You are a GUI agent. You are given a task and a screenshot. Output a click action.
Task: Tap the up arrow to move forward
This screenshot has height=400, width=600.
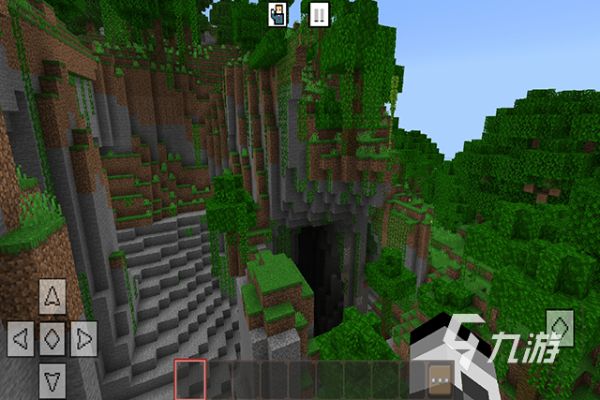pyautogui.click(x=52, y=296)
